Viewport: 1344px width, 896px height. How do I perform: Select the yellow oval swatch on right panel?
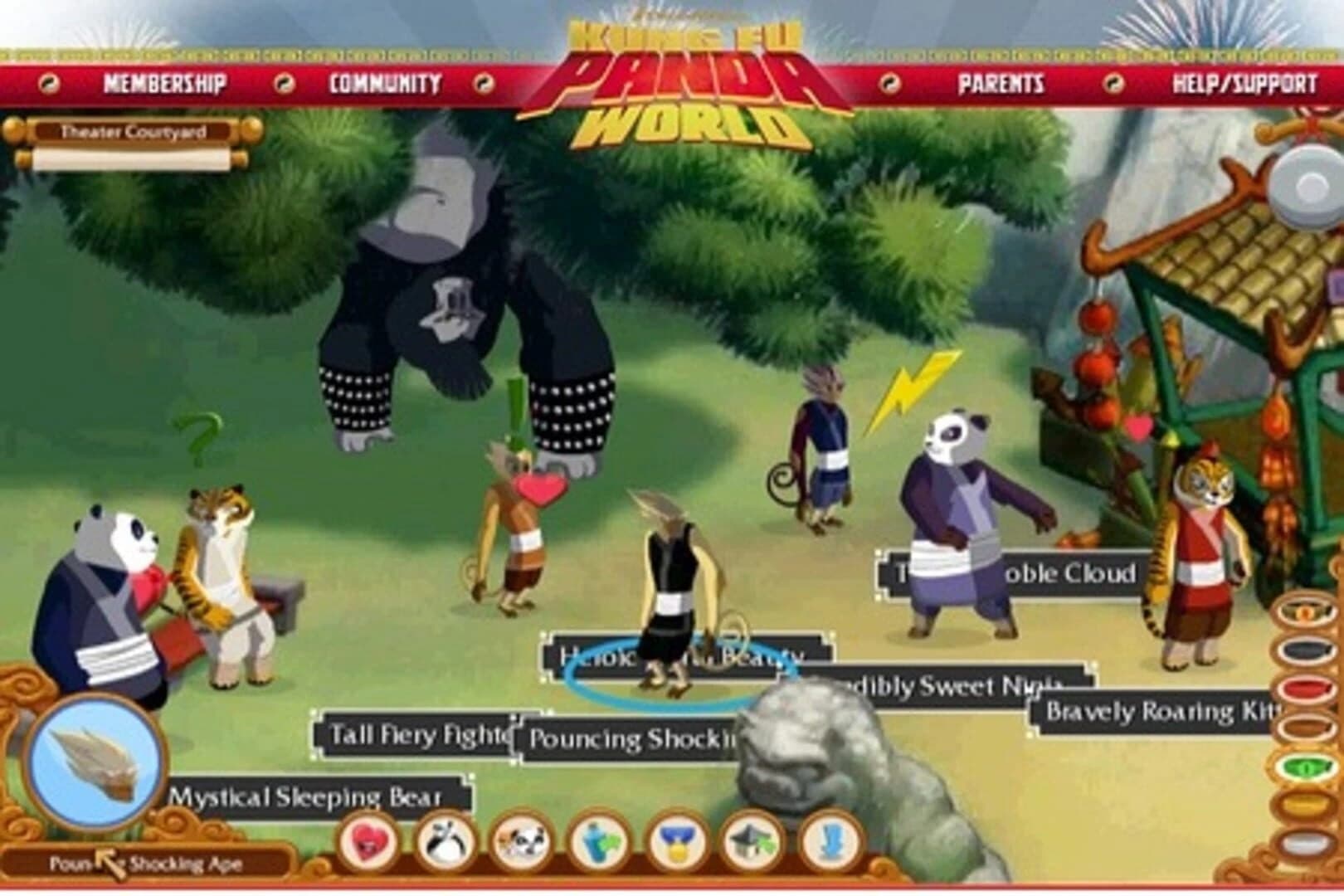[1307, 803]
